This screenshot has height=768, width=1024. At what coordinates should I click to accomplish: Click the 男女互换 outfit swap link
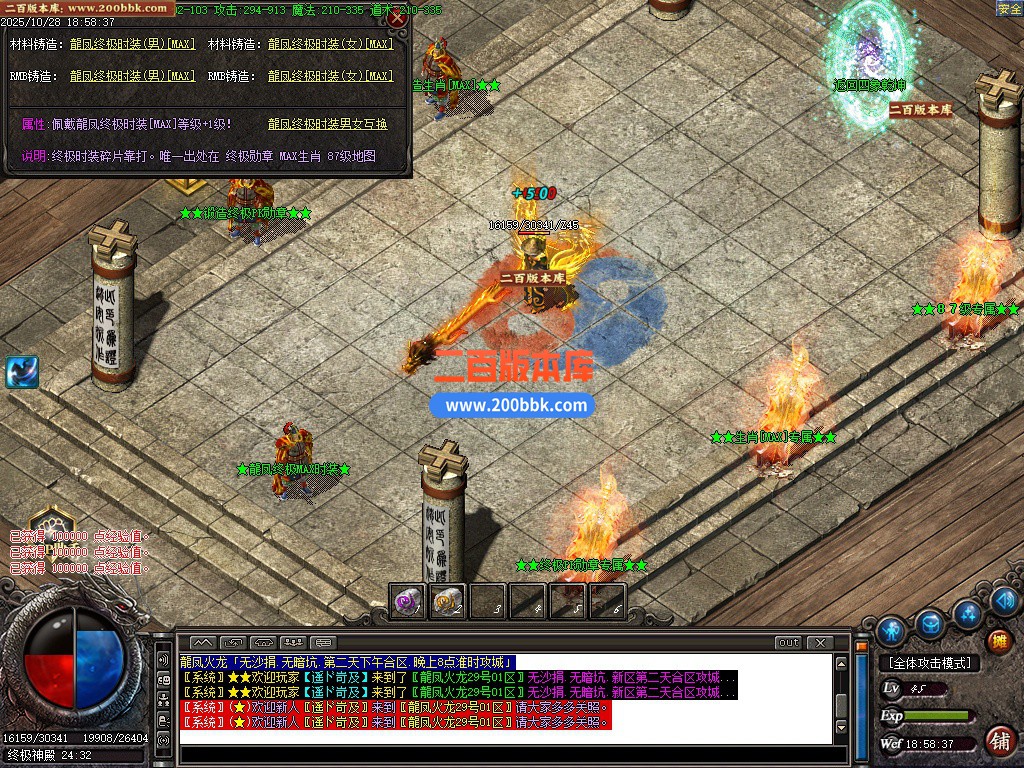pyautogui.click(x=327, y=124)
